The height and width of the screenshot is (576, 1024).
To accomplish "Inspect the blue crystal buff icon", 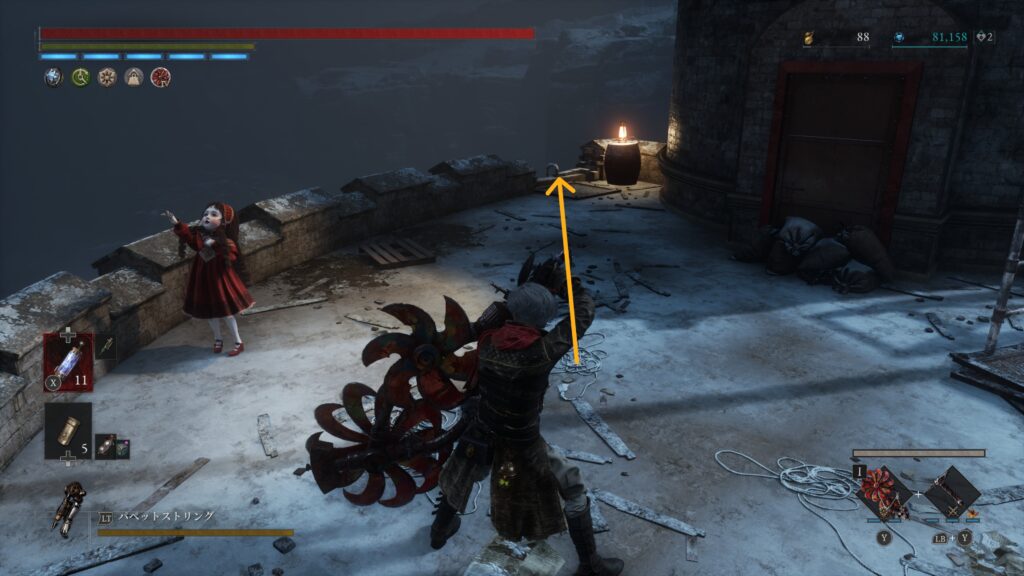I will click(x=53, y=77).
